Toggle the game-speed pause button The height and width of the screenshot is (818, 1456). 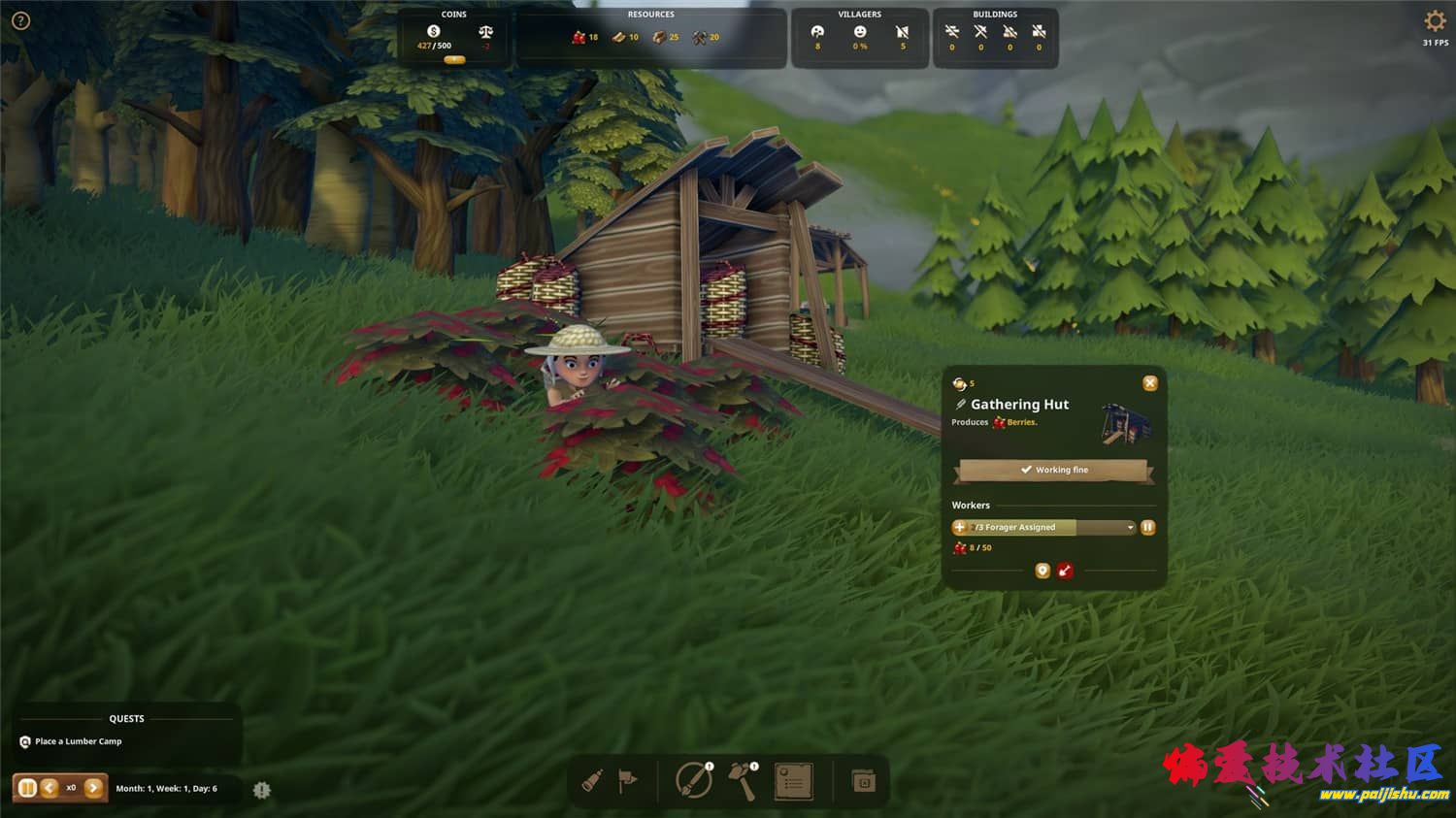tap(27, 788)
